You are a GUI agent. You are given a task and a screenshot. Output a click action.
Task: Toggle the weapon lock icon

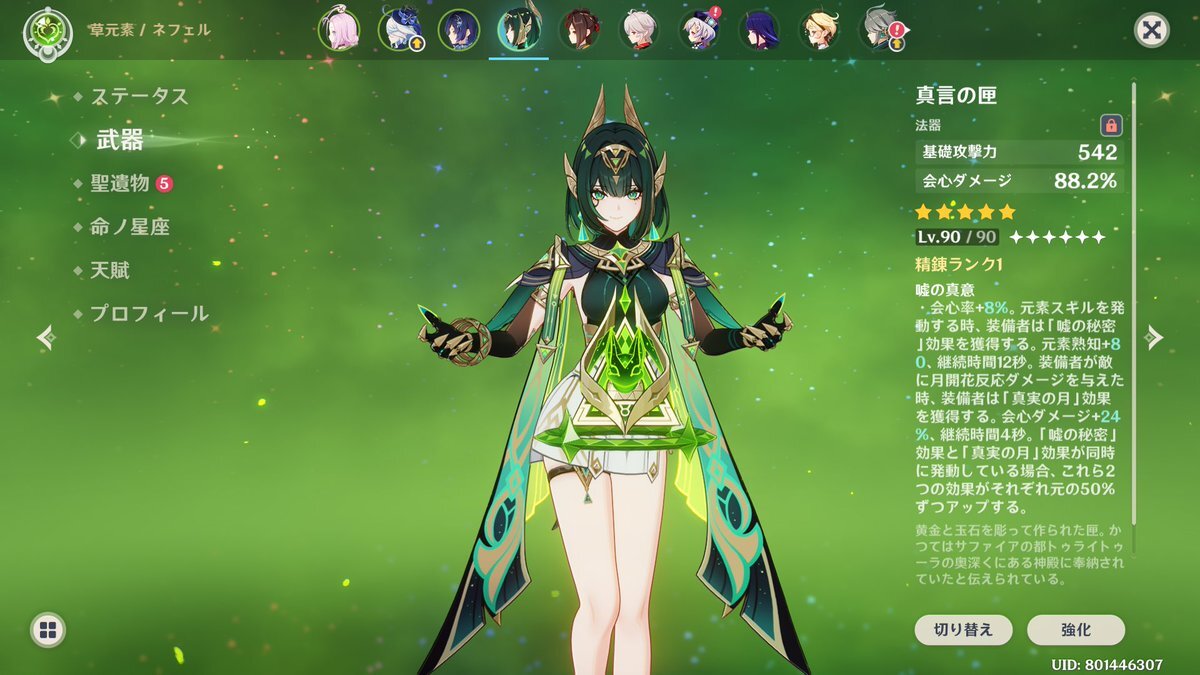(1111, 125)
